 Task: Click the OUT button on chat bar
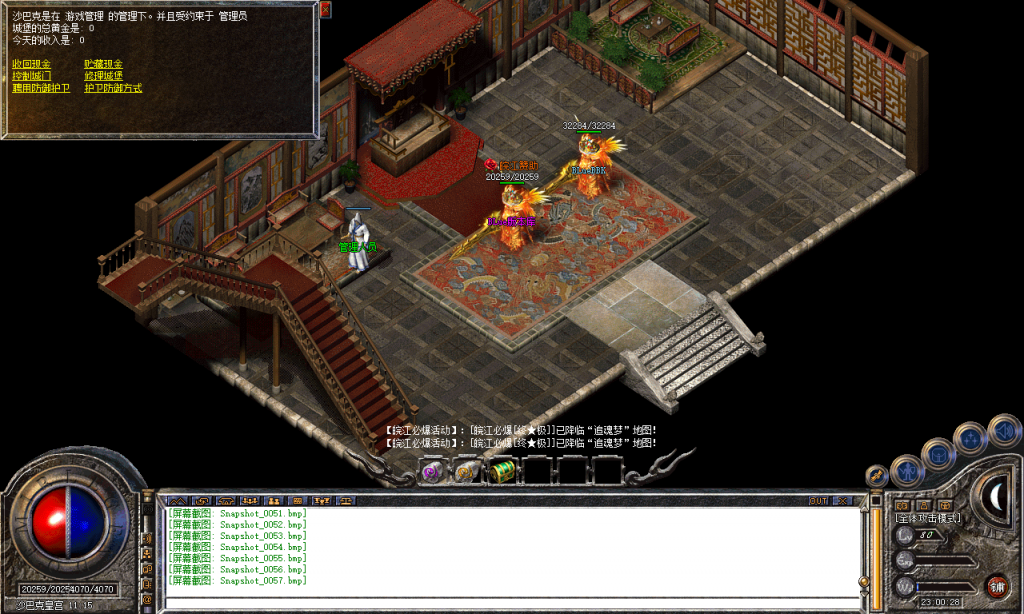click(818, 500)
